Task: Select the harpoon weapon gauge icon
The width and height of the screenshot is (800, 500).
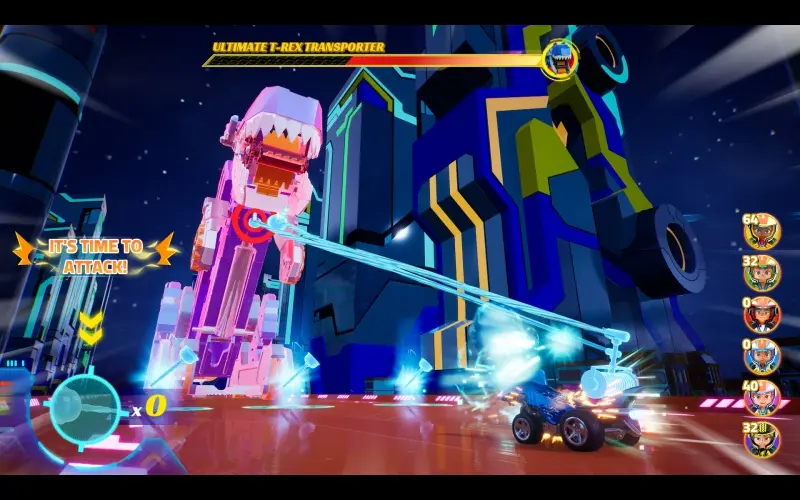Action: [86, 408]
